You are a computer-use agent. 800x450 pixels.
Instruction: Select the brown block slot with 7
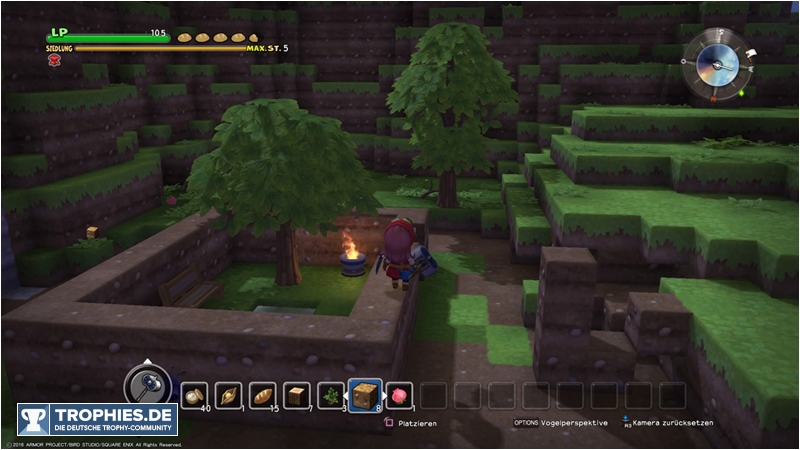click(x=297, y=396)
